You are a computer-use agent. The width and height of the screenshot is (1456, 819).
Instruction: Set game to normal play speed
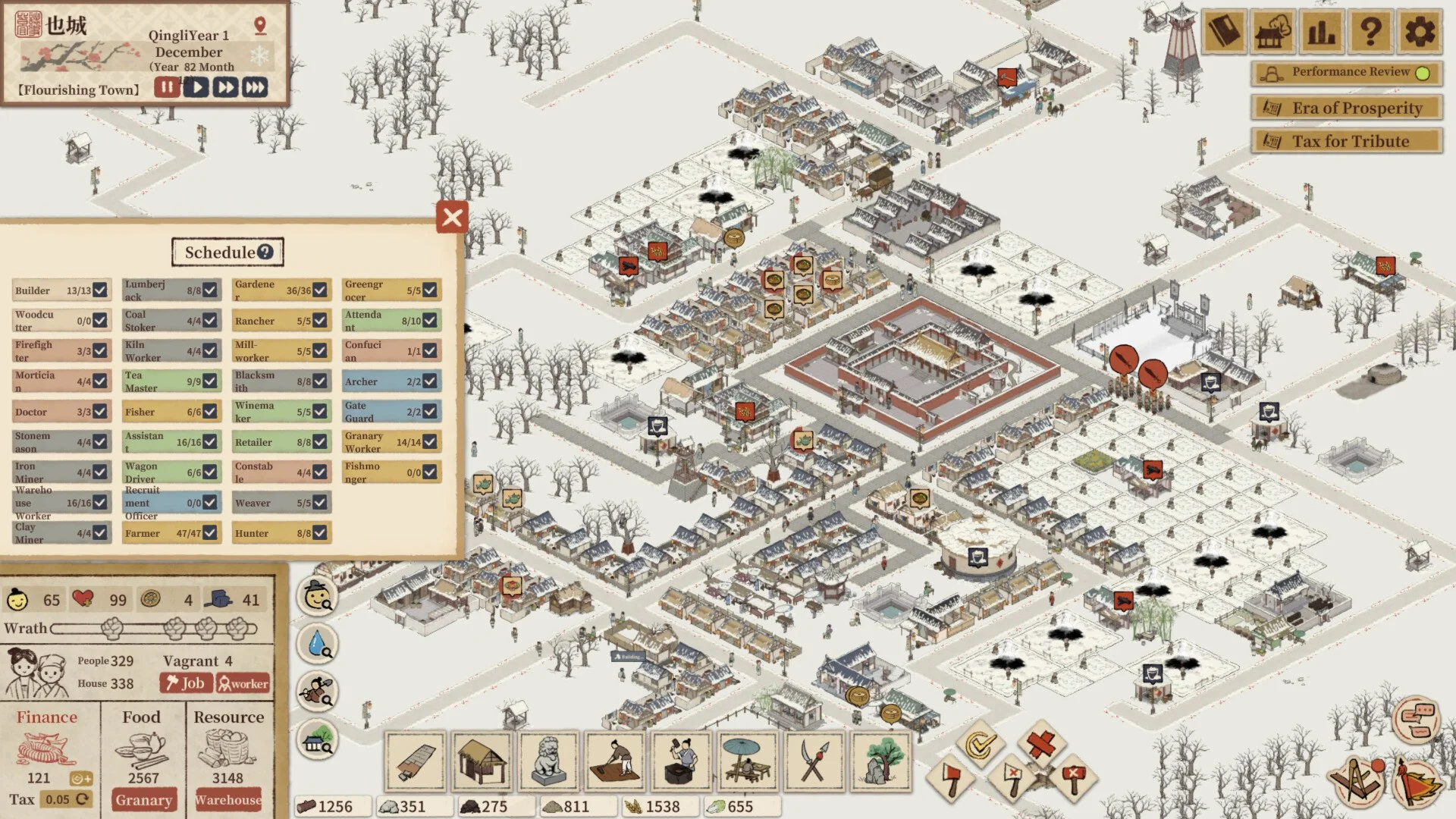[x=196, y=87]
